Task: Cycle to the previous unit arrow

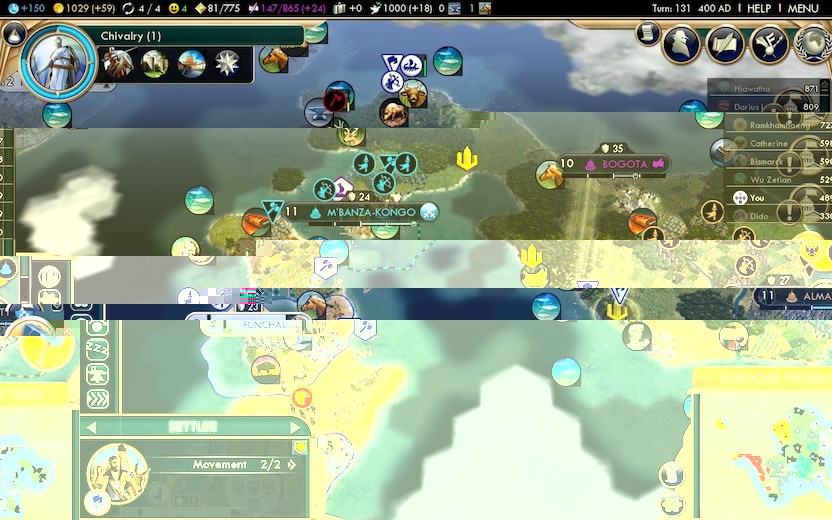Action: pyautogui.click(x=91, y=427)
